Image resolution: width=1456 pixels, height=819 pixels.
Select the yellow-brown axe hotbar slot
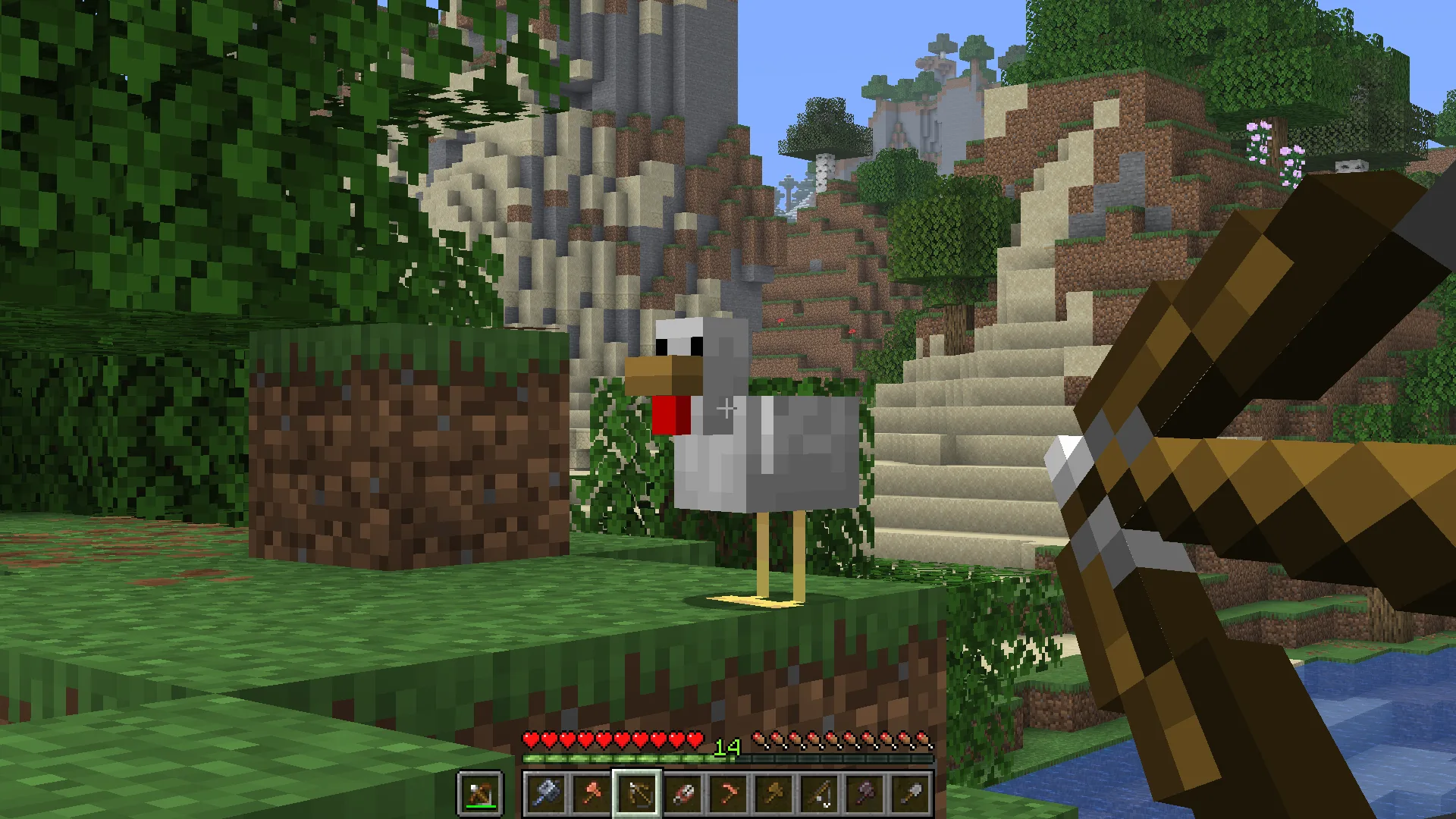773,793
